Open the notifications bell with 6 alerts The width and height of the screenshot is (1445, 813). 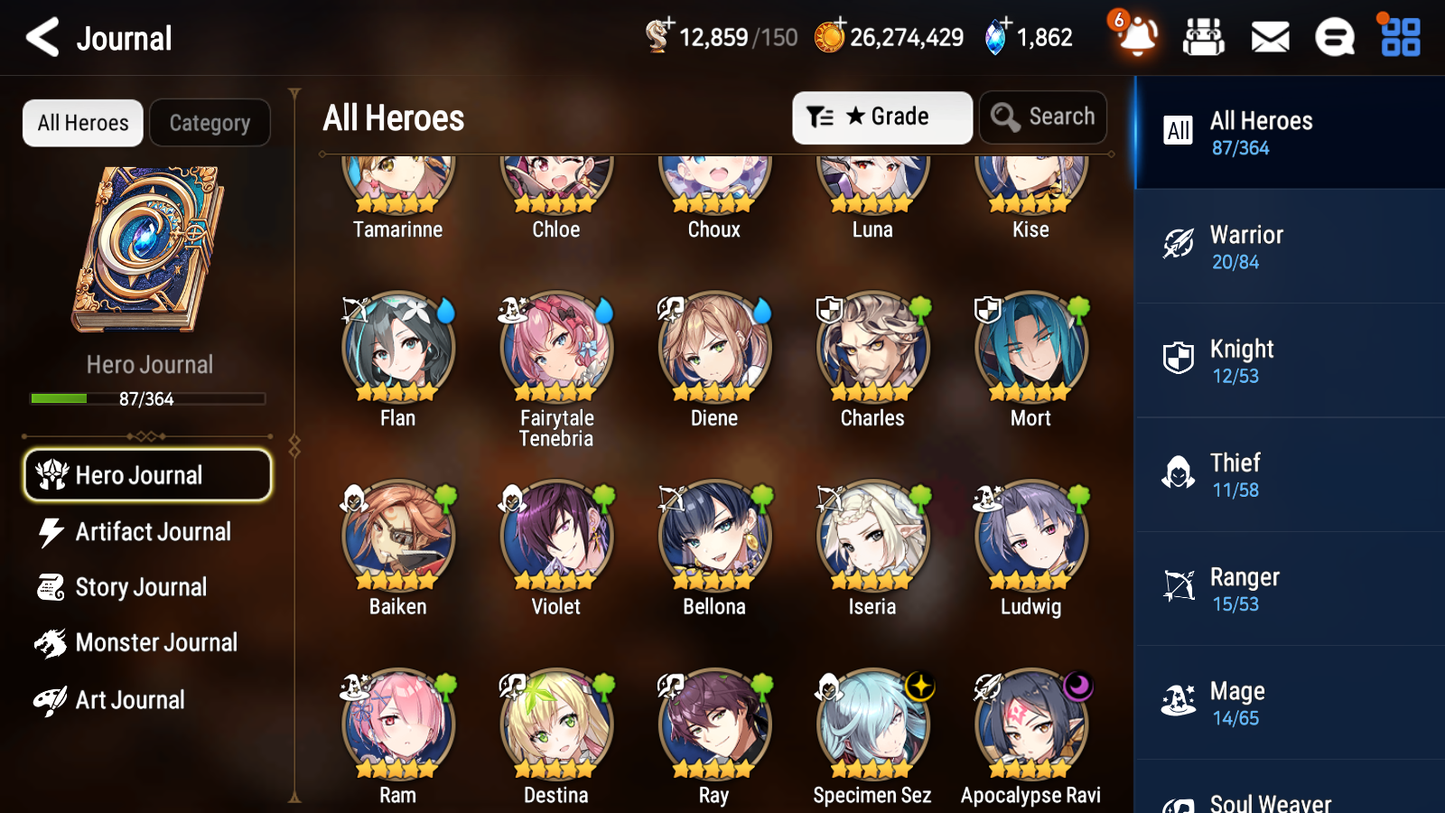[1135, 36]
